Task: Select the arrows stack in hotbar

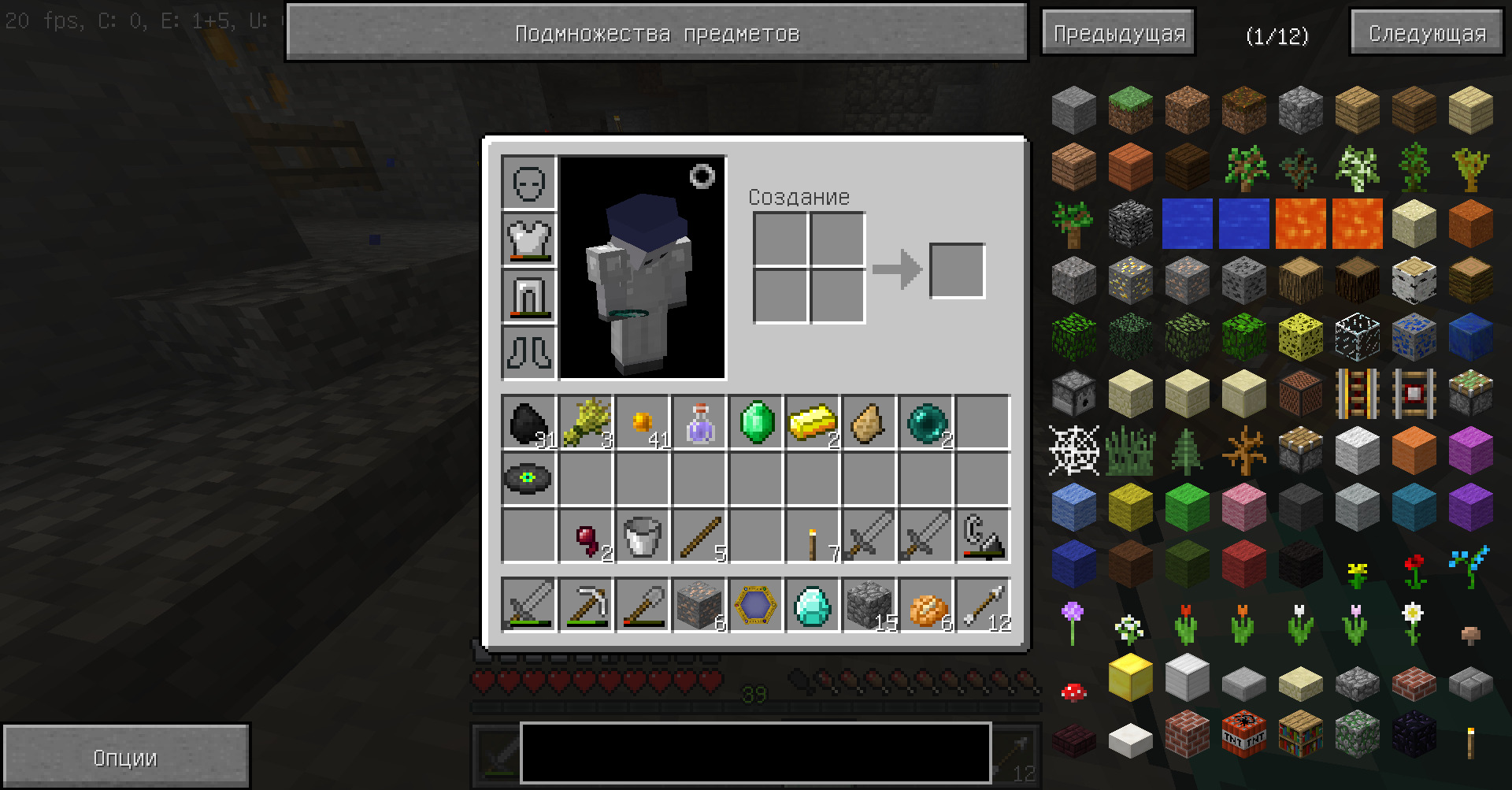Action: (983, 605)
